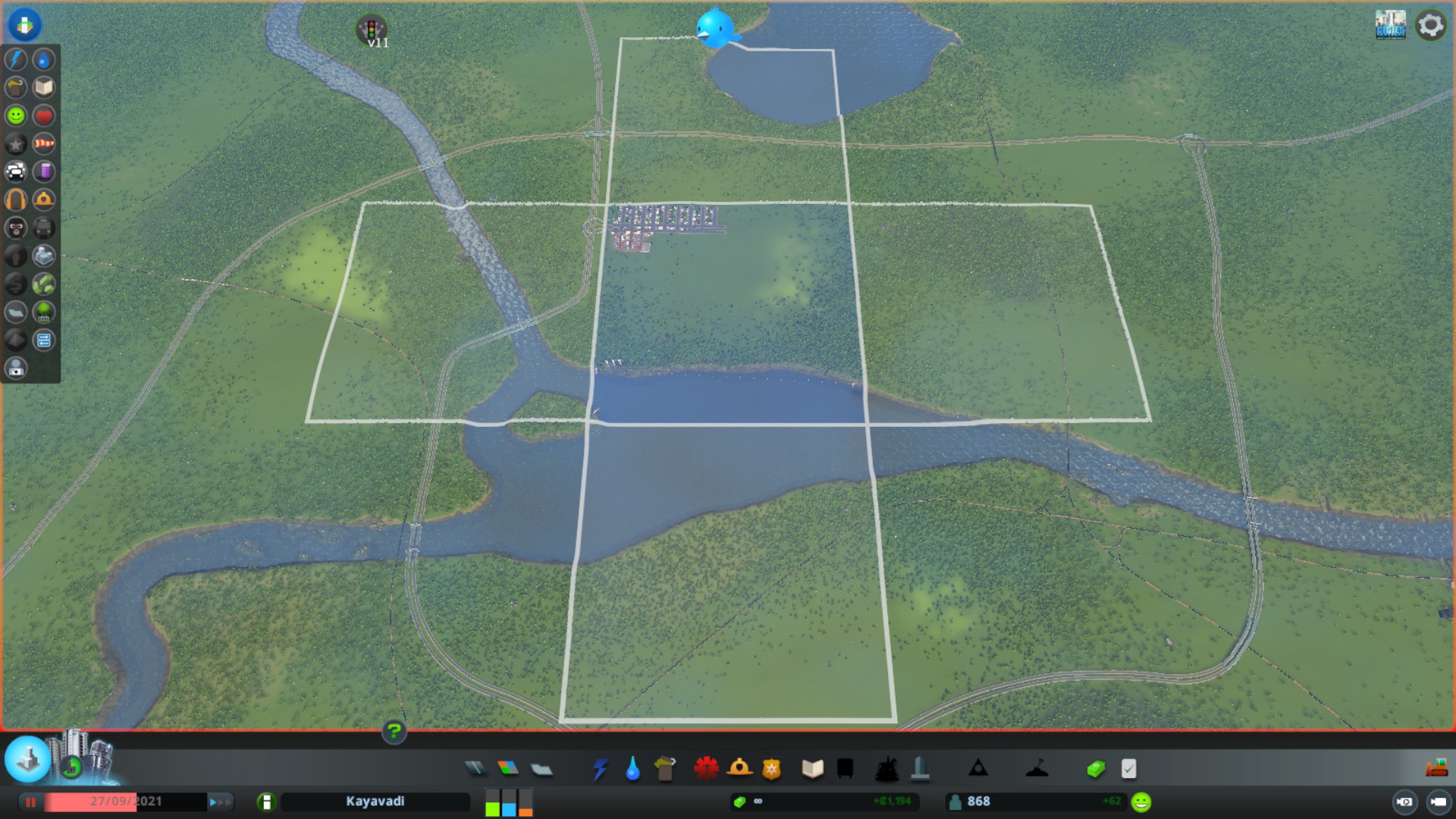The height and width of the screenshot is (819, 1456).
Task: Open the traffic light mod button
Action: (x=372, y=30)
